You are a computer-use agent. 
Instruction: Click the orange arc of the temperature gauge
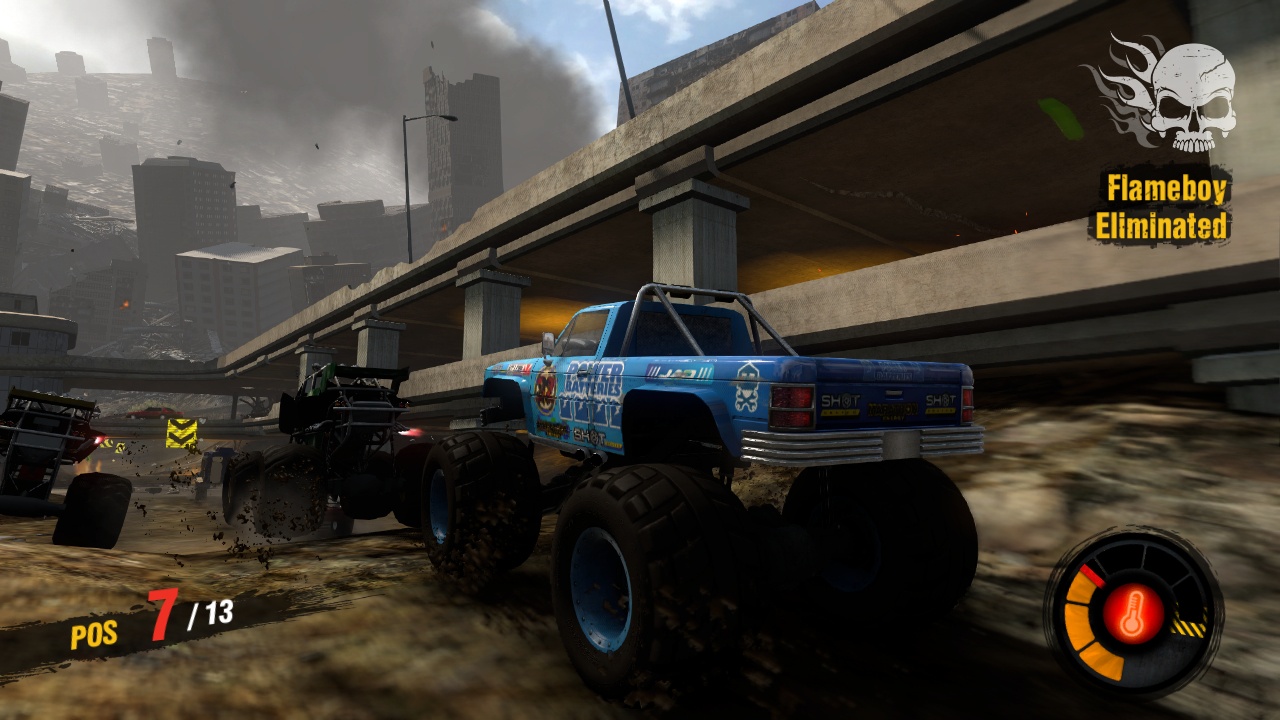point(1076,624)
